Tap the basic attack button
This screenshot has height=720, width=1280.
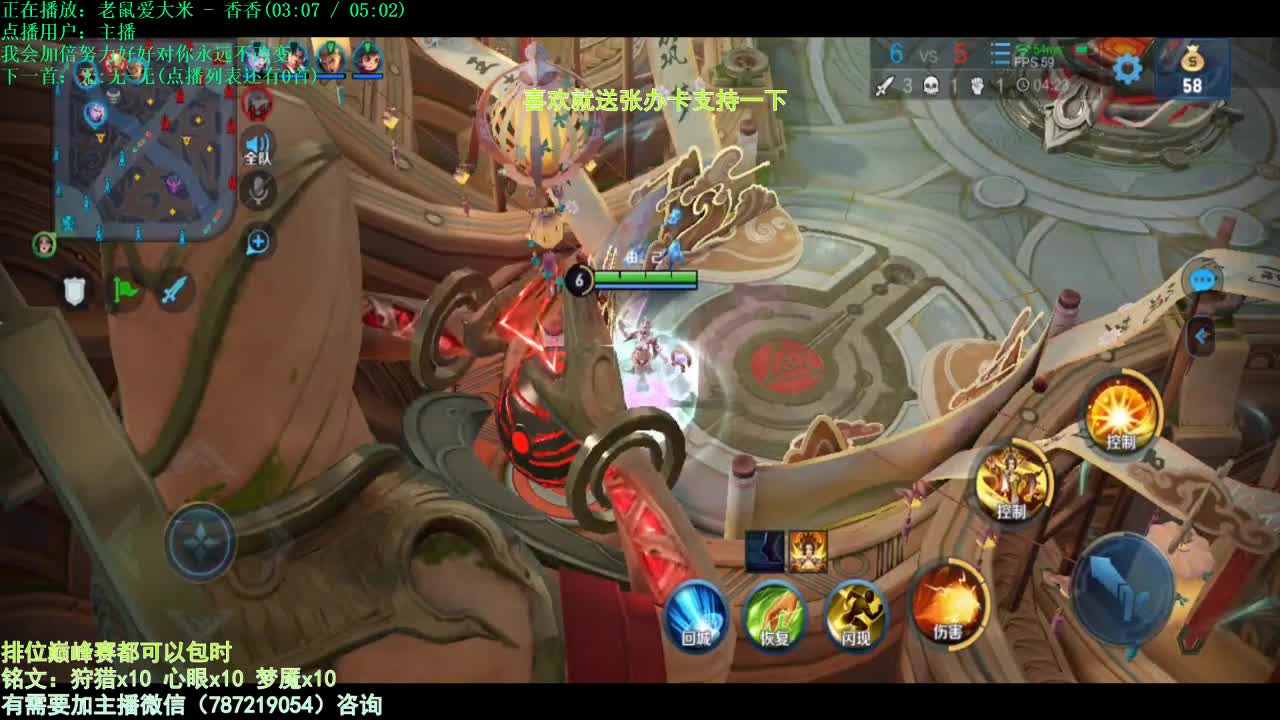(x=1122, y=589)
